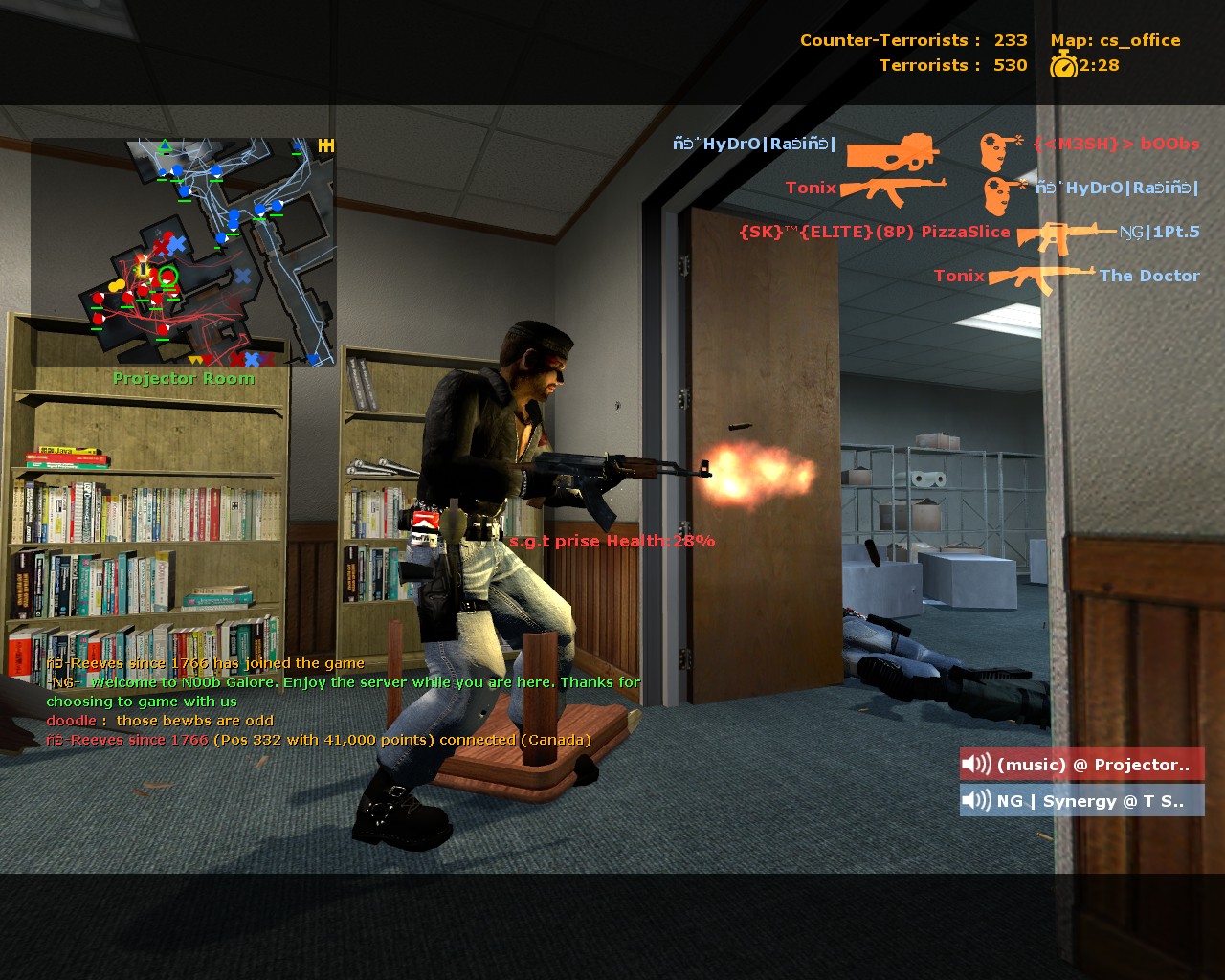This screenshot has height=980, width=1225.
Task: Expand the truncated (music) @ Projector label
Action: [x=1095, y=765]
